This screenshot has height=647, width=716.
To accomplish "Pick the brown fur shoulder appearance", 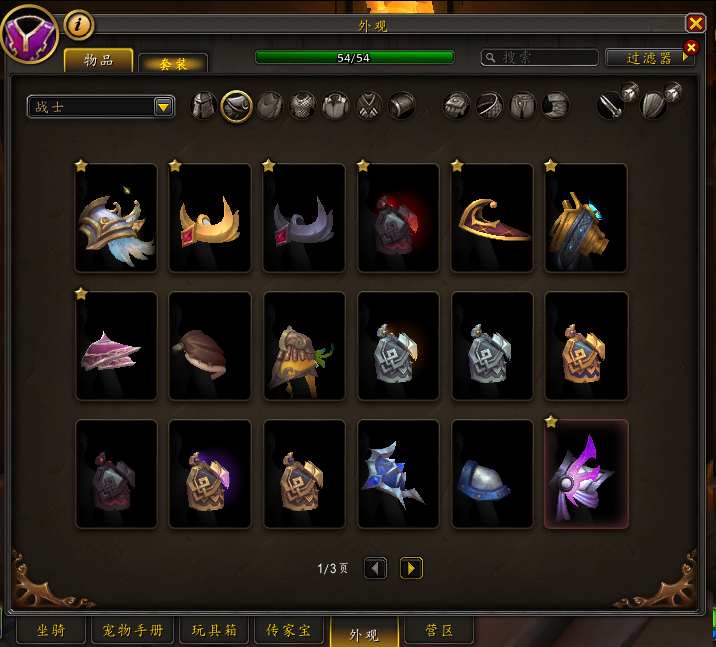I will (210, 346).
